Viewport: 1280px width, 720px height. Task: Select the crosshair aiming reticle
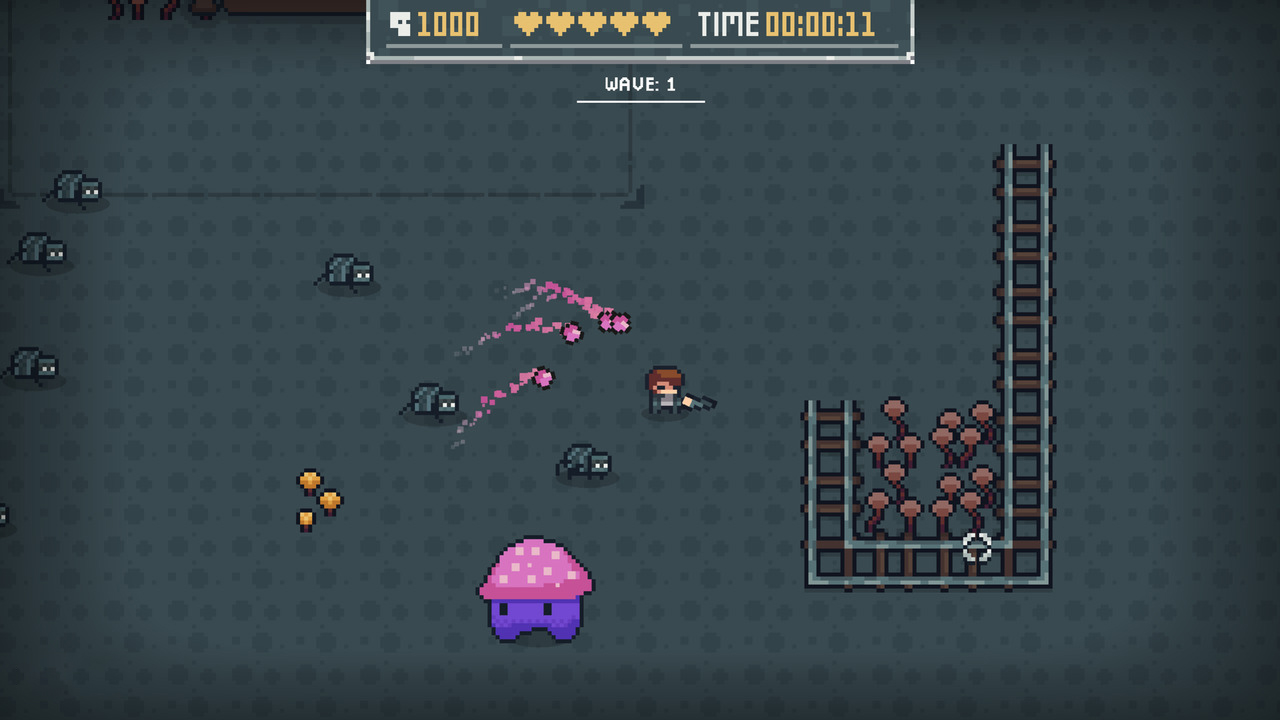(x=977, y=548)
